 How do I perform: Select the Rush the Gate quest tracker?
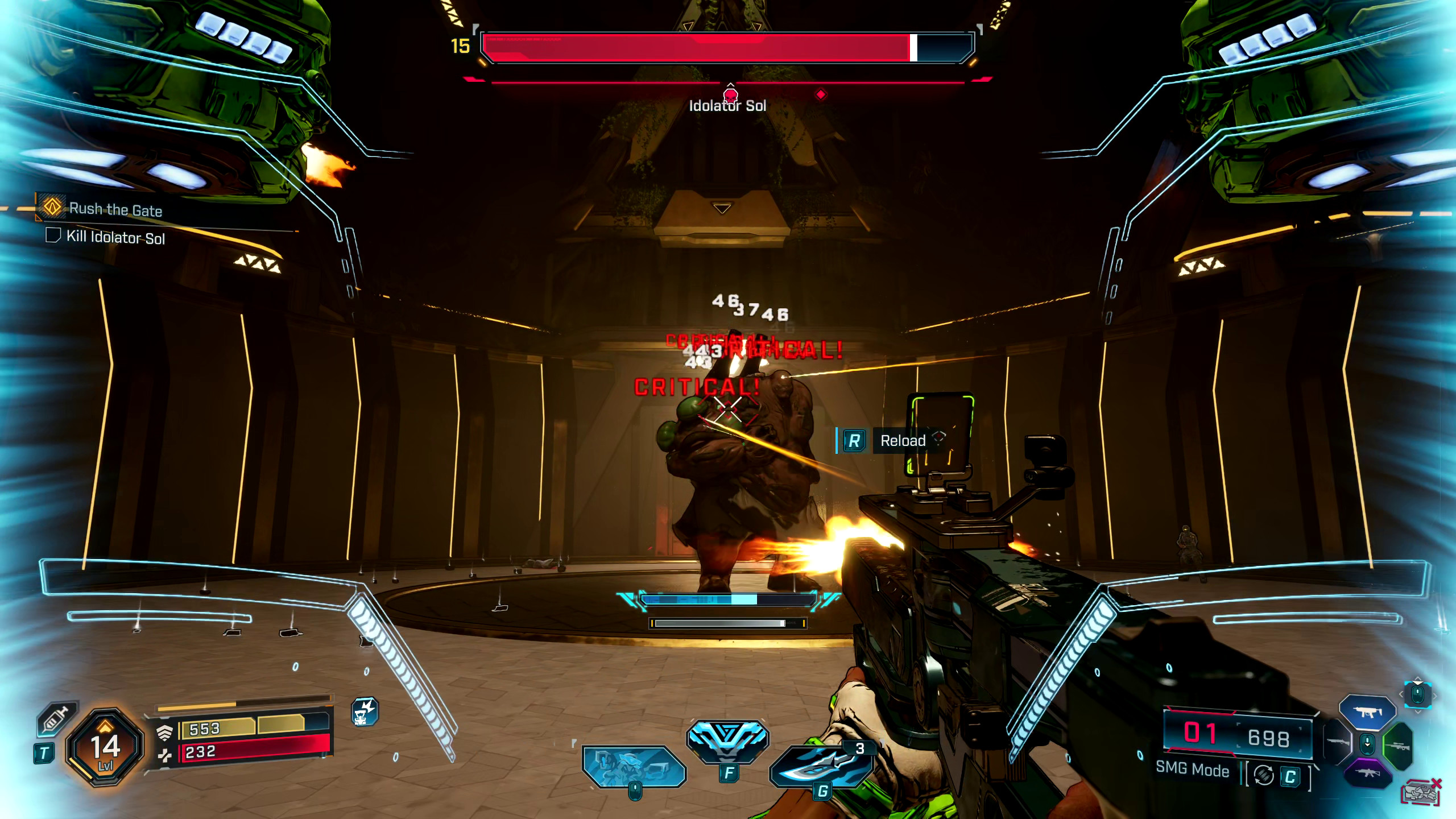pos(115,209)
